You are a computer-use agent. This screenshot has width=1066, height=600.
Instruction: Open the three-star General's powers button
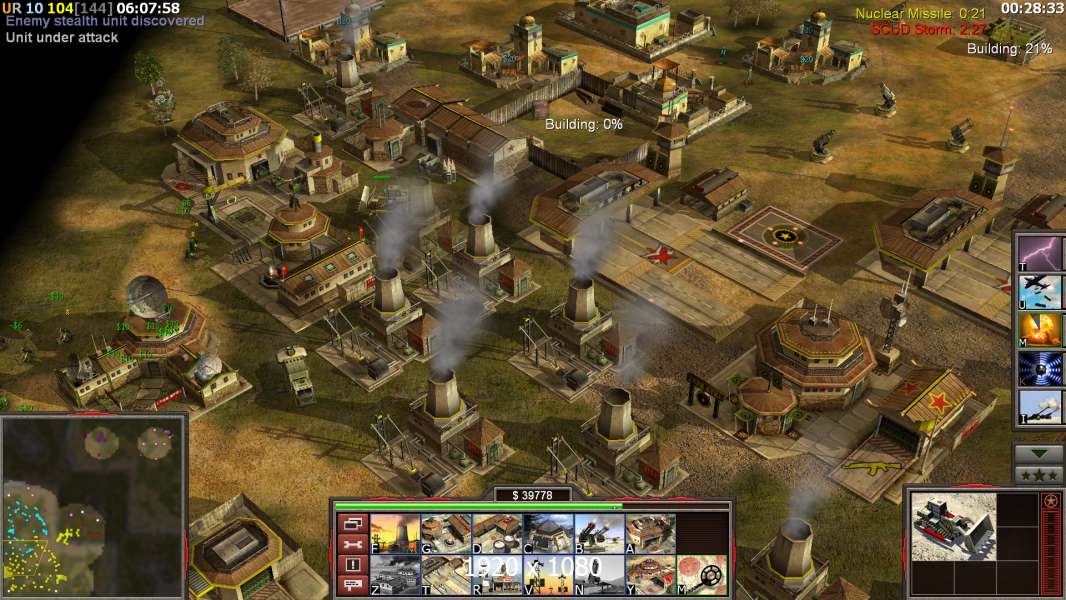(x=1039, y=475)
